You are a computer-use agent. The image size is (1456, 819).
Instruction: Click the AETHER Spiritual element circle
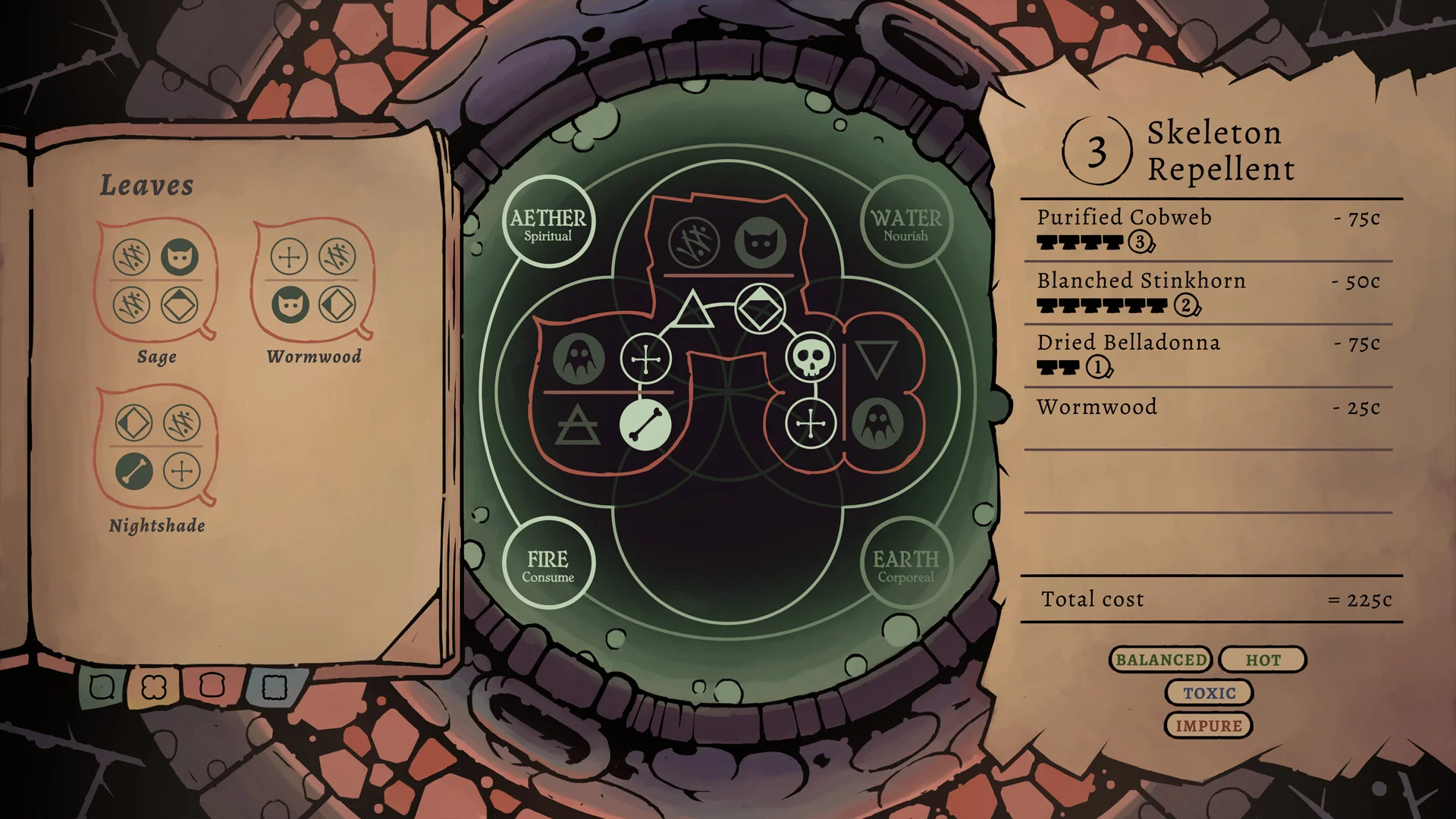pos(550,221)
